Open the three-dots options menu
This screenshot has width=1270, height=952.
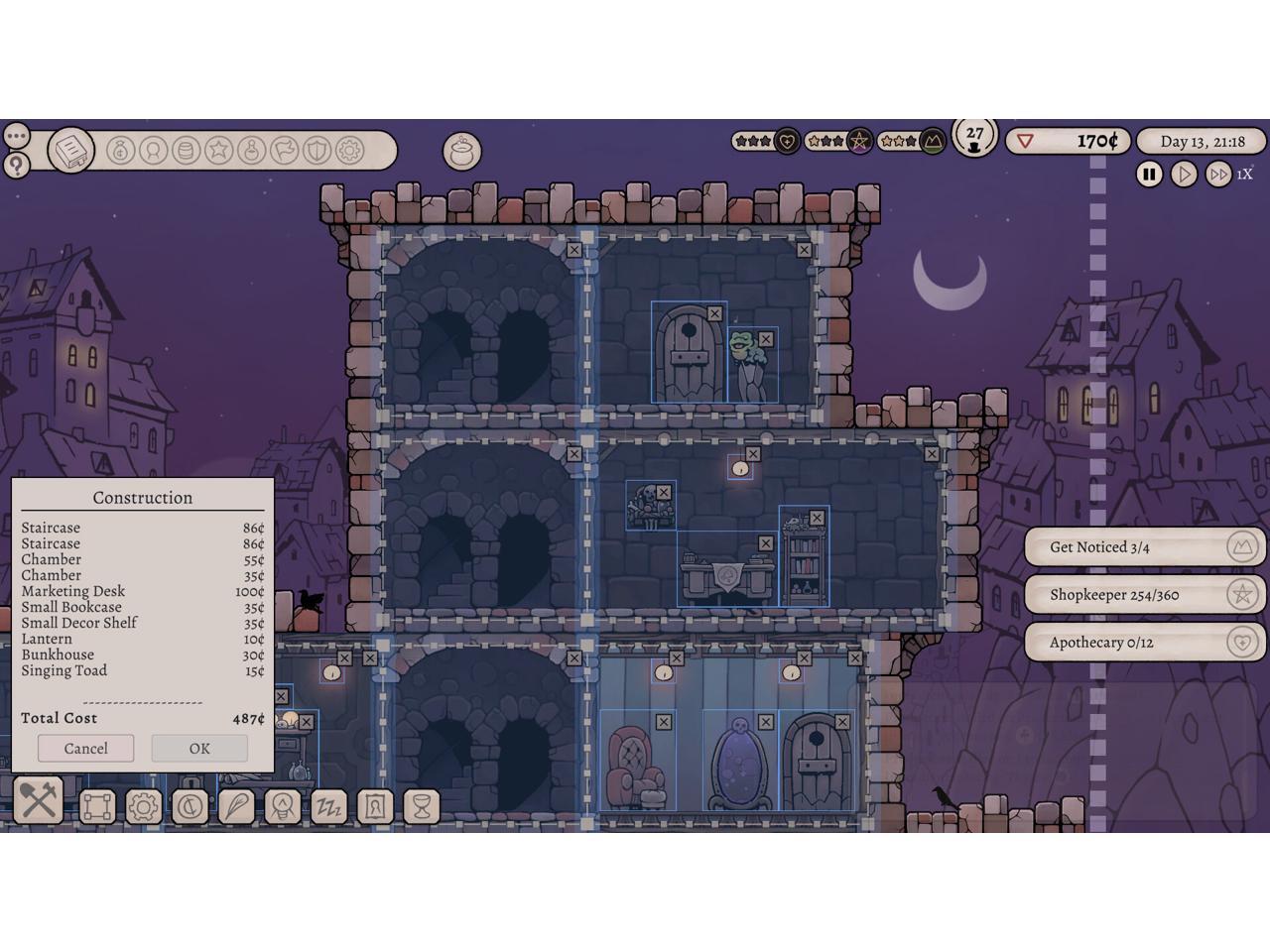coord(16,135)
